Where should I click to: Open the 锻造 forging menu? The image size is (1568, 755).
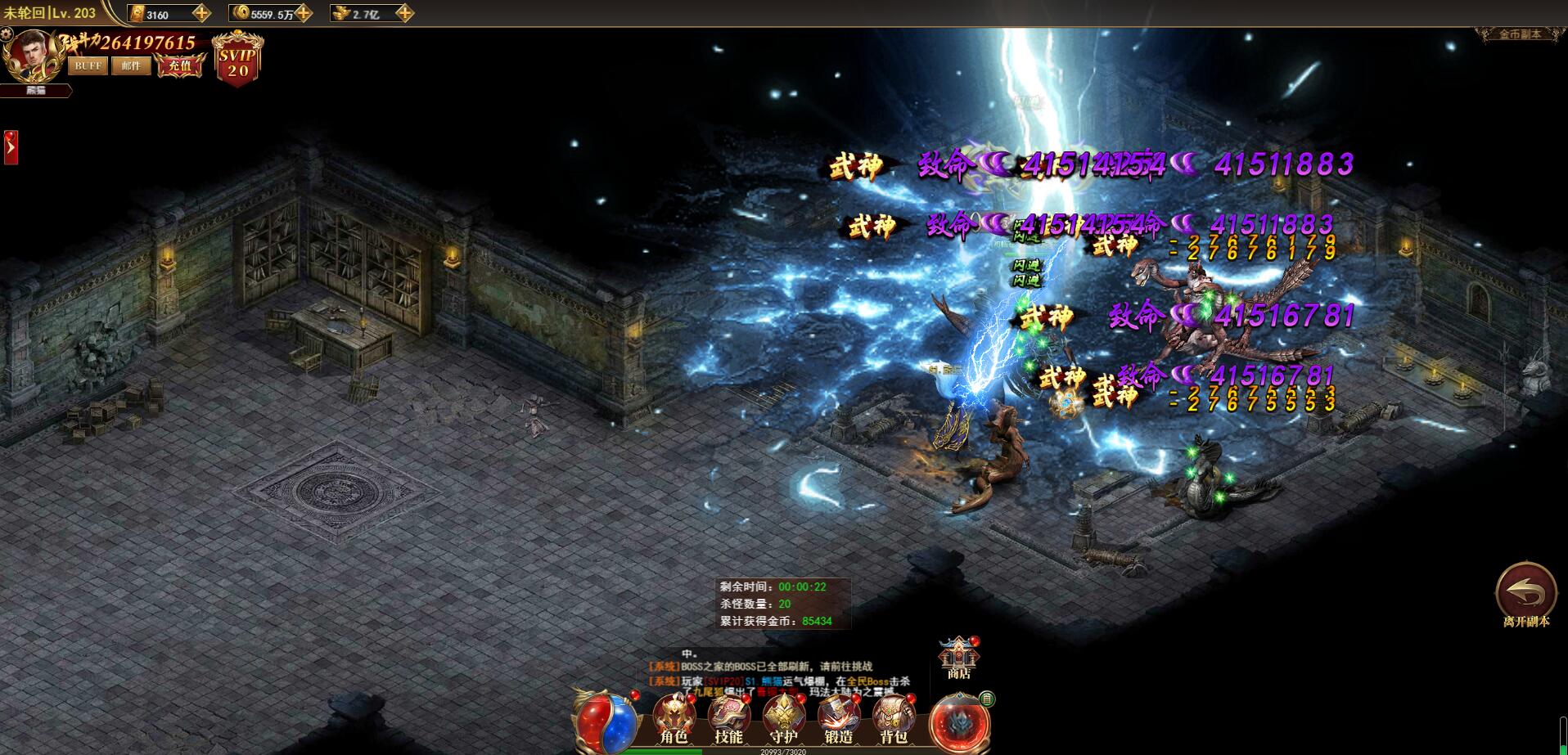point(839,720)
